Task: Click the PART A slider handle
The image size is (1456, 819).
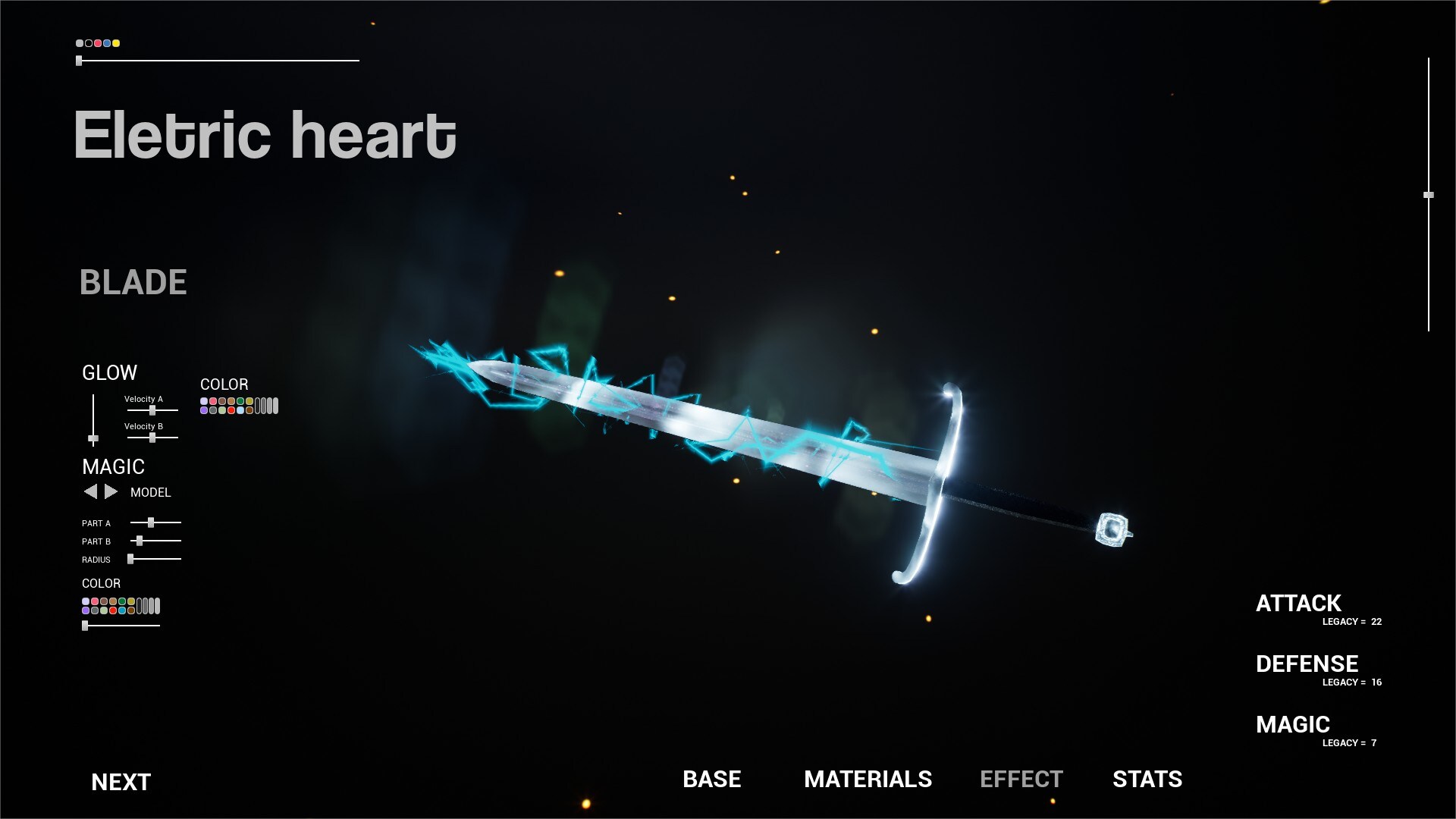Action: coord(151,522)
